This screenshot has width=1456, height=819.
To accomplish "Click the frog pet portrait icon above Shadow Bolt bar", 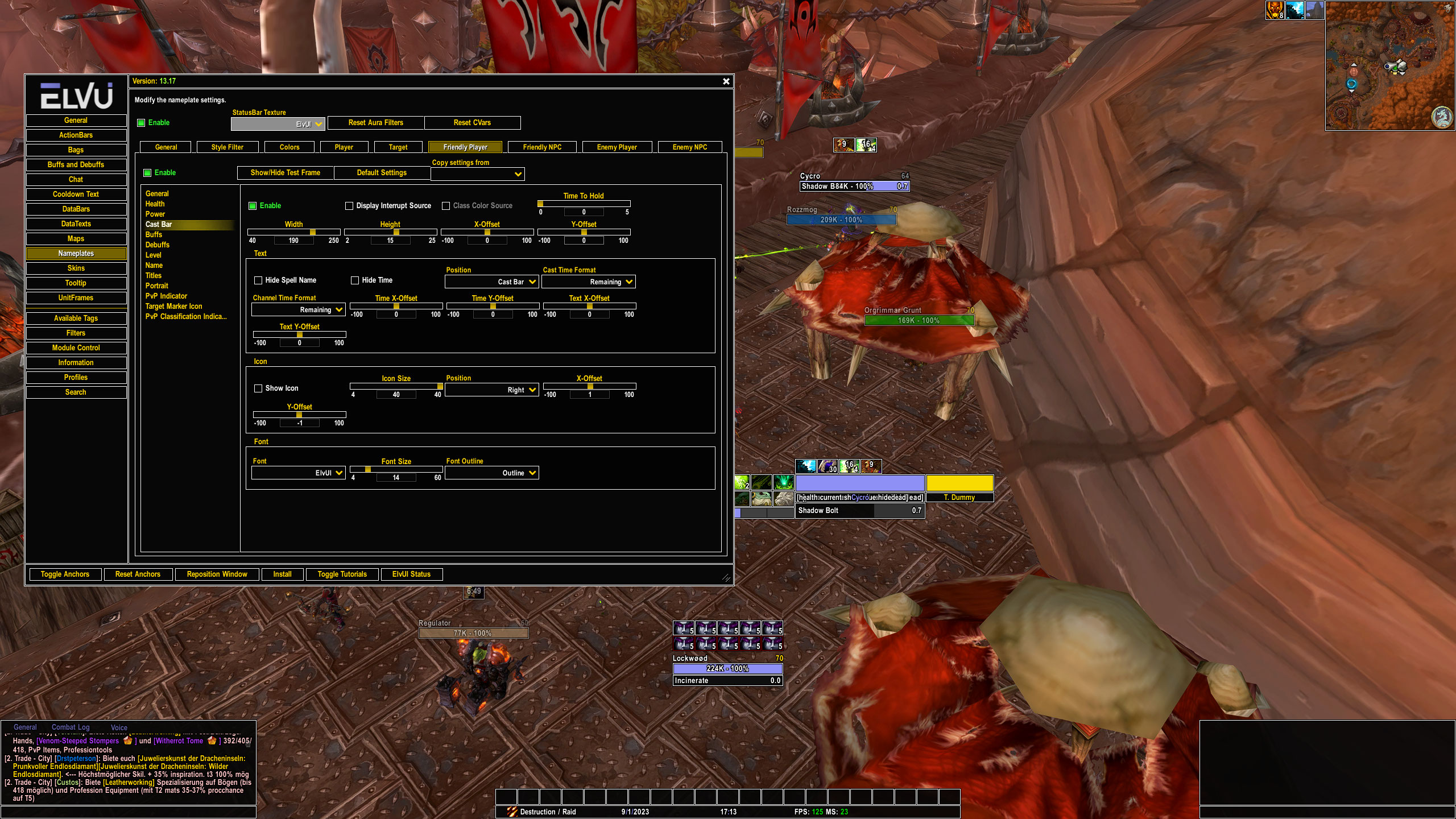I will pos(761,499).
